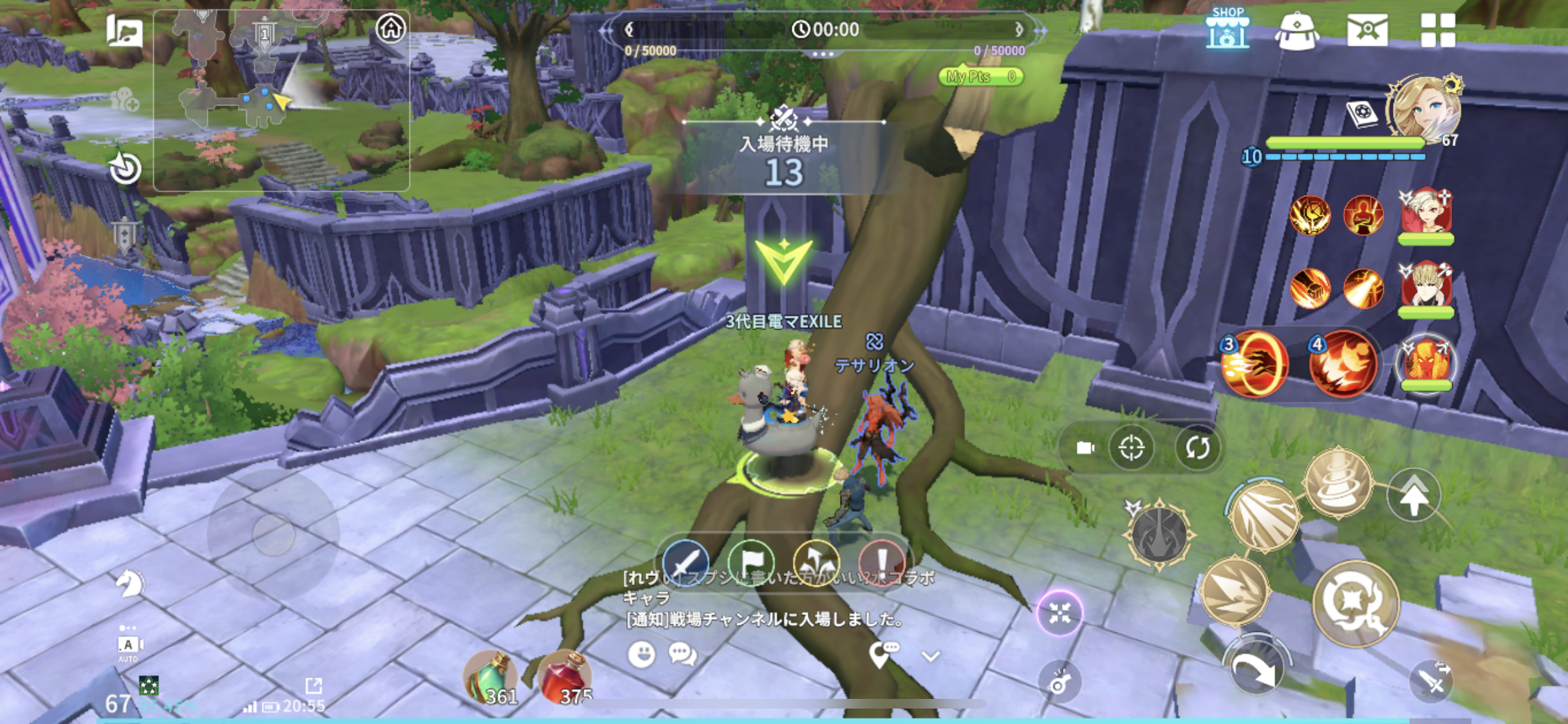Open the SHOP store icon

click(x=1227, y=30)
